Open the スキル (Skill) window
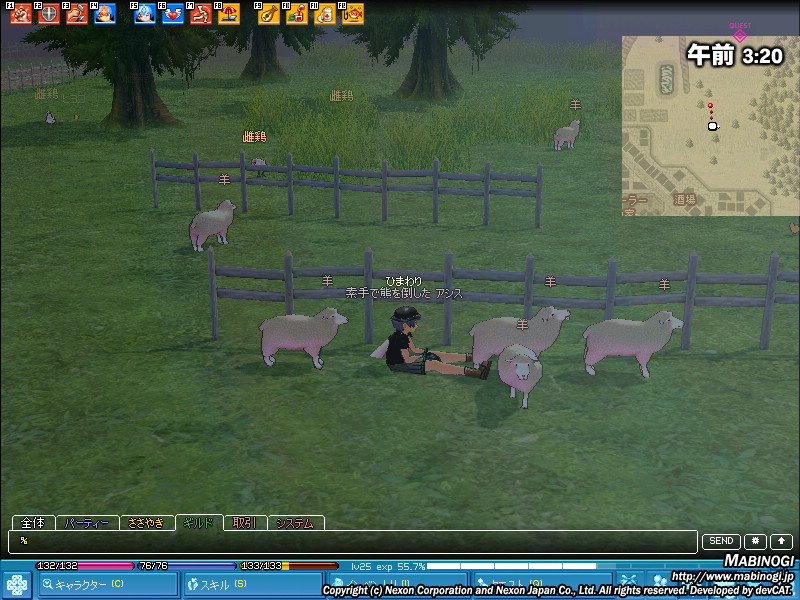Image resolution: width=800 pixels, height=600 pixels. tap(254, 584)
